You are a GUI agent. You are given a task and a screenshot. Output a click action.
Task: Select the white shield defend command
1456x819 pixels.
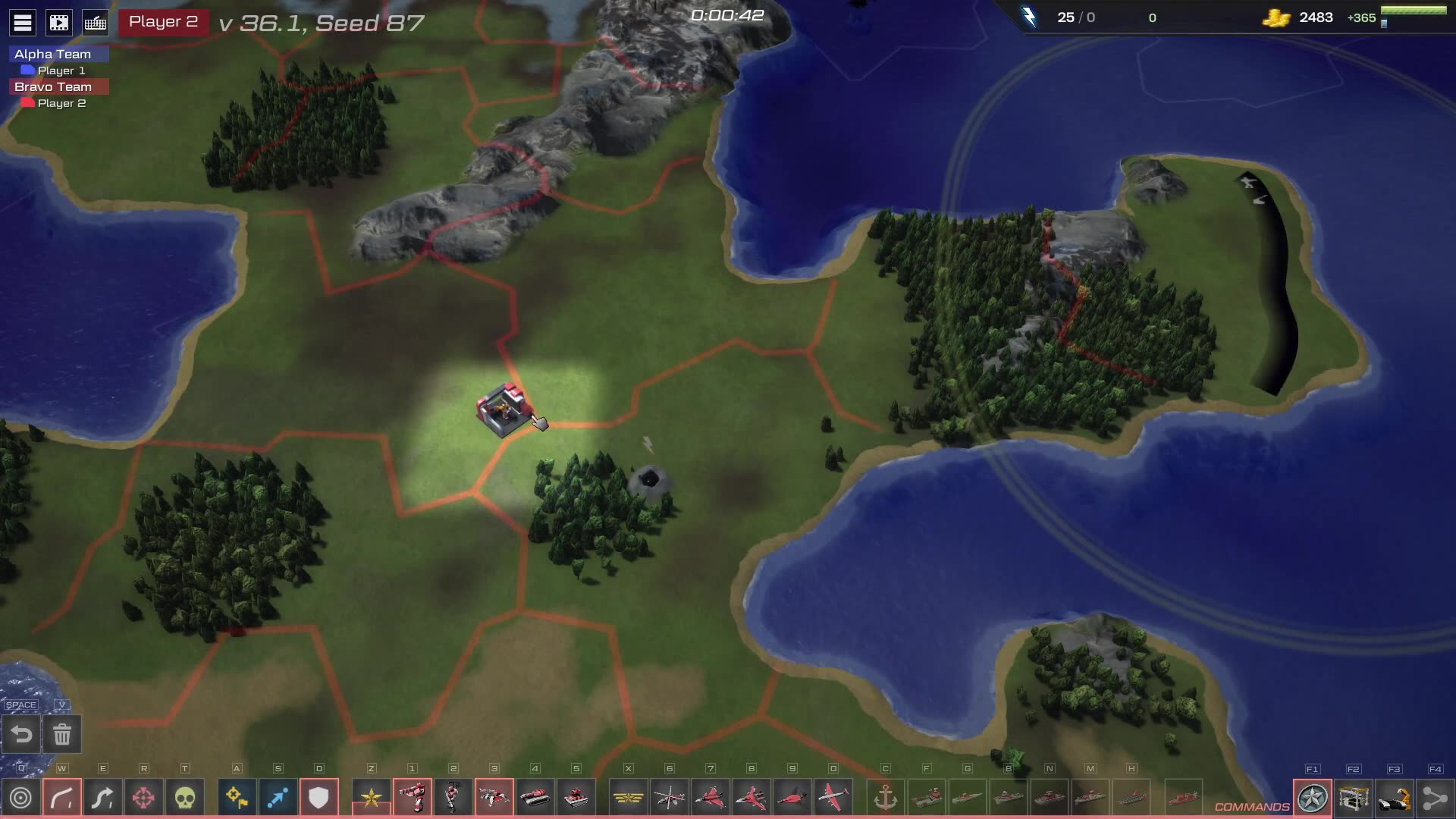[318, 798]
